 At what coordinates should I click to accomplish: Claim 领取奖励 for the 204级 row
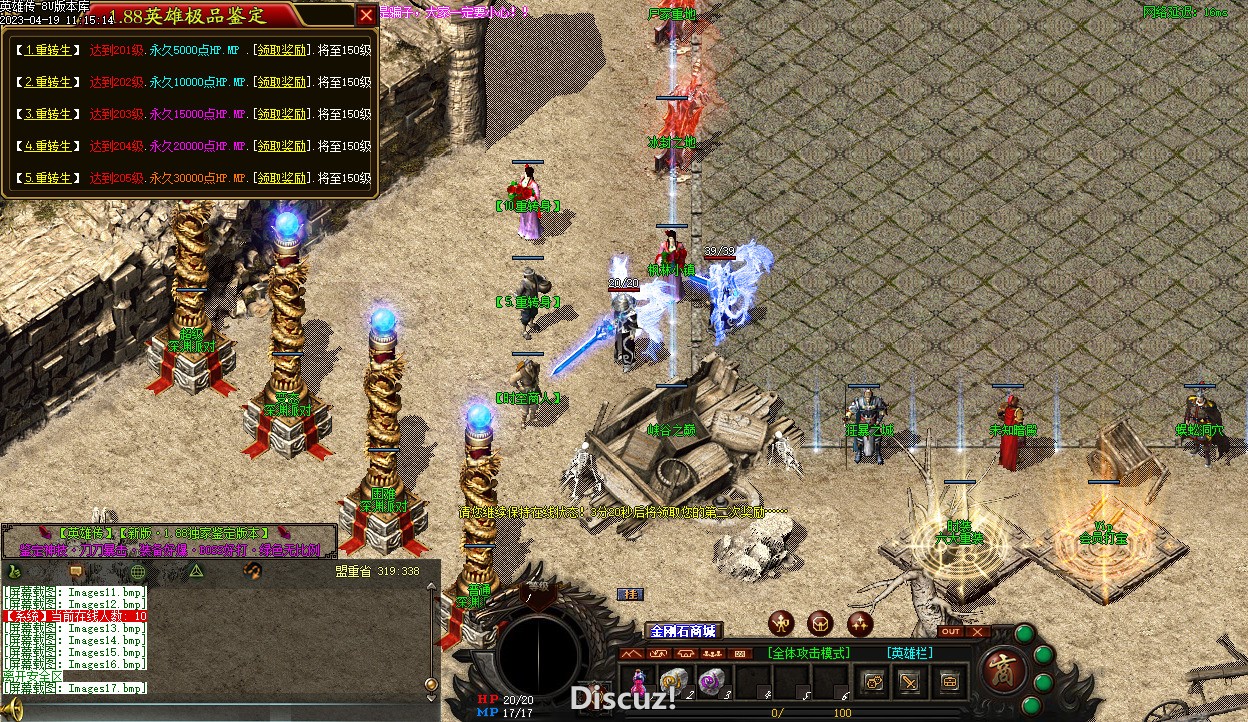coord(280,146)
